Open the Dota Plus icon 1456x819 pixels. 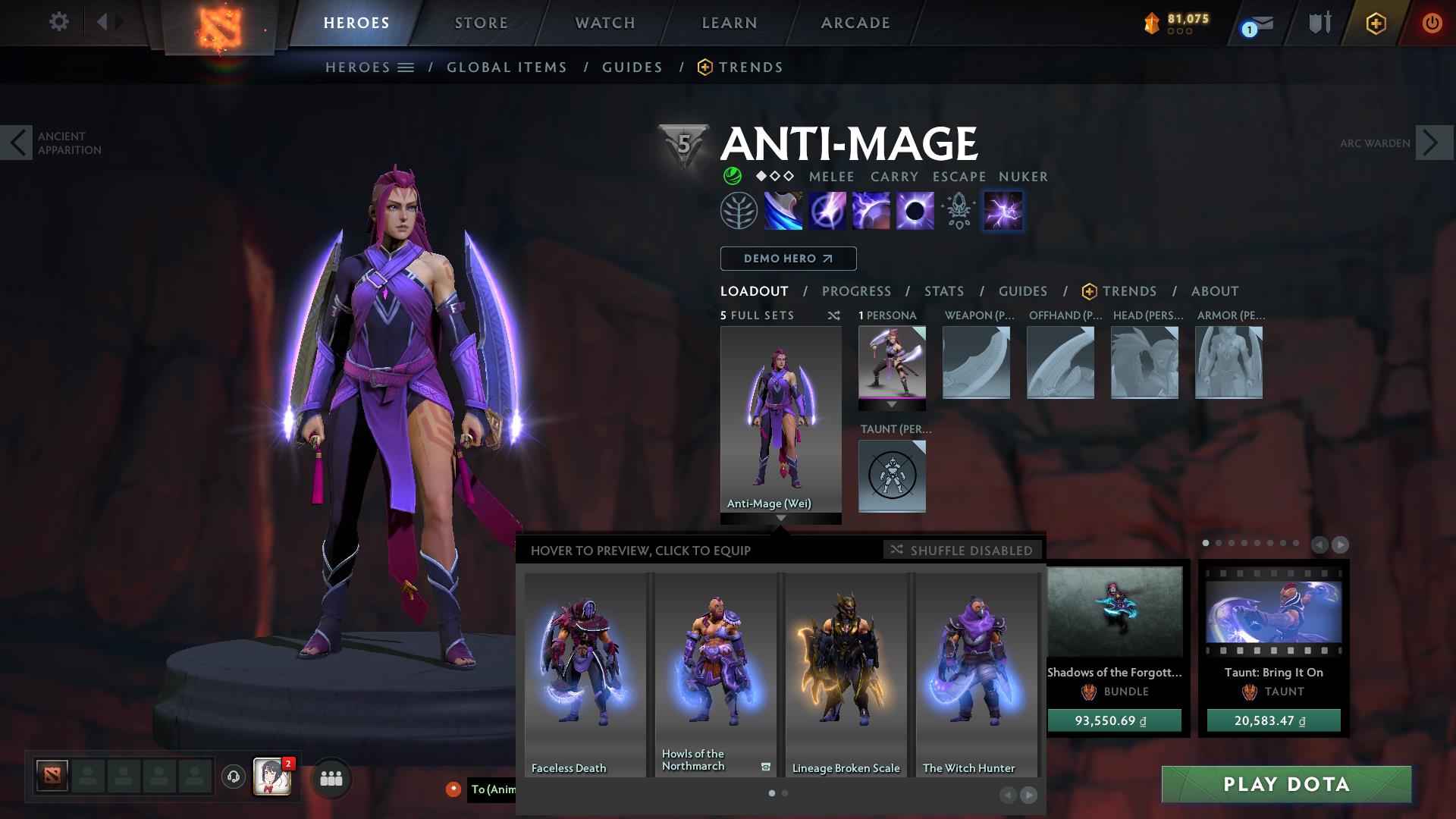[1376, 22]
